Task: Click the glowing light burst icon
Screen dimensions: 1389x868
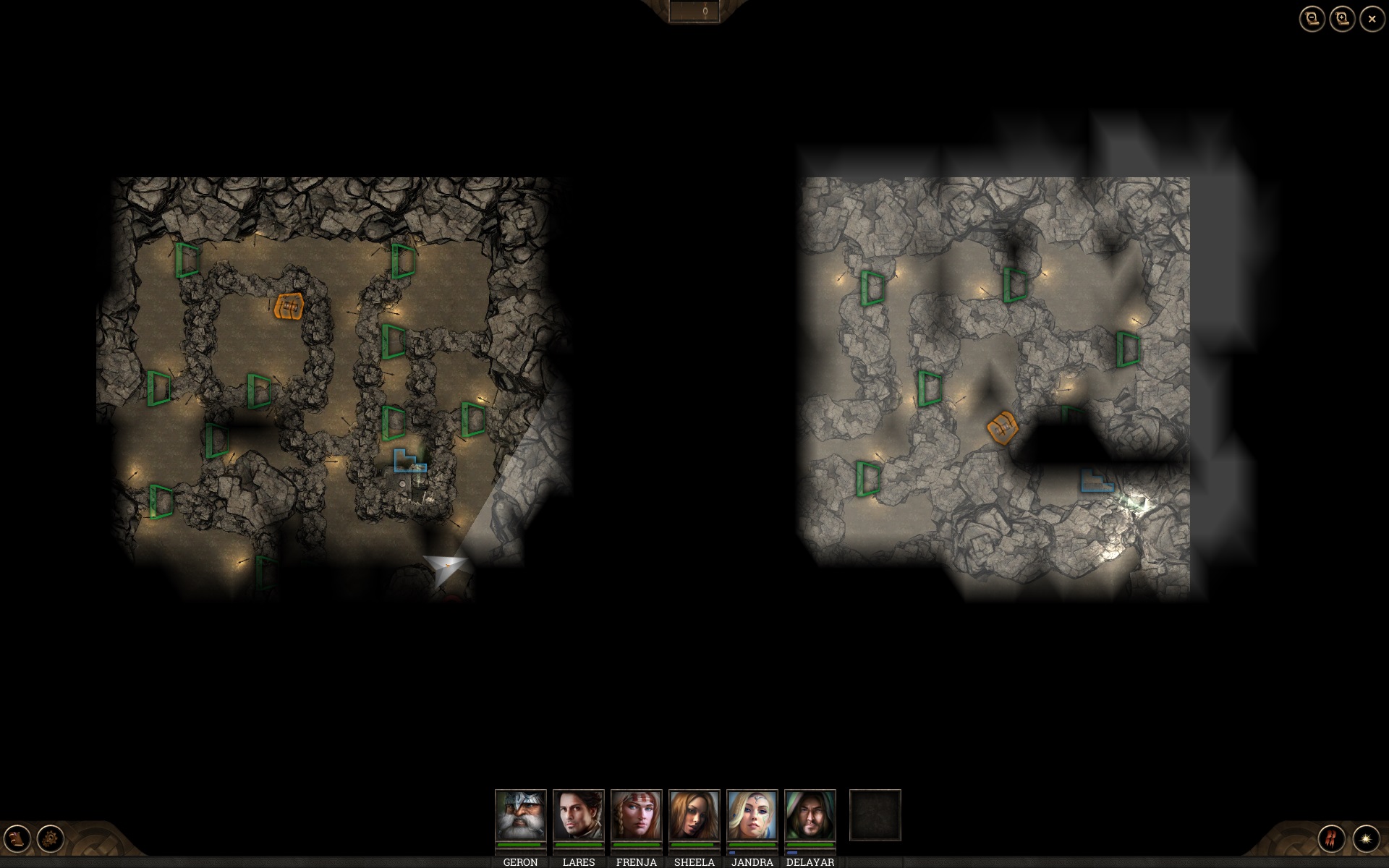Action: tap(1366, 838)
